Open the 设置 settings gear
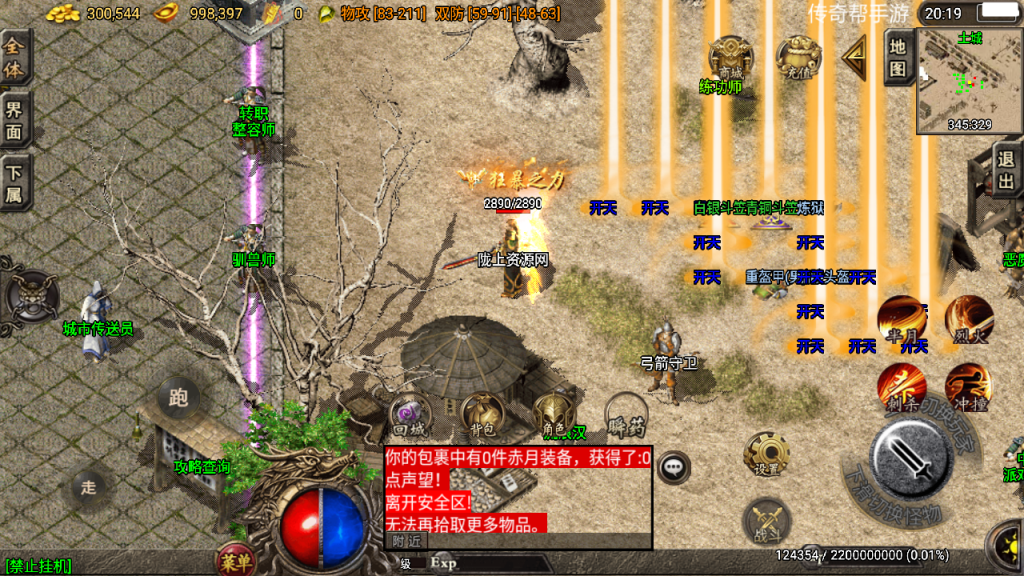 [767, 455]
